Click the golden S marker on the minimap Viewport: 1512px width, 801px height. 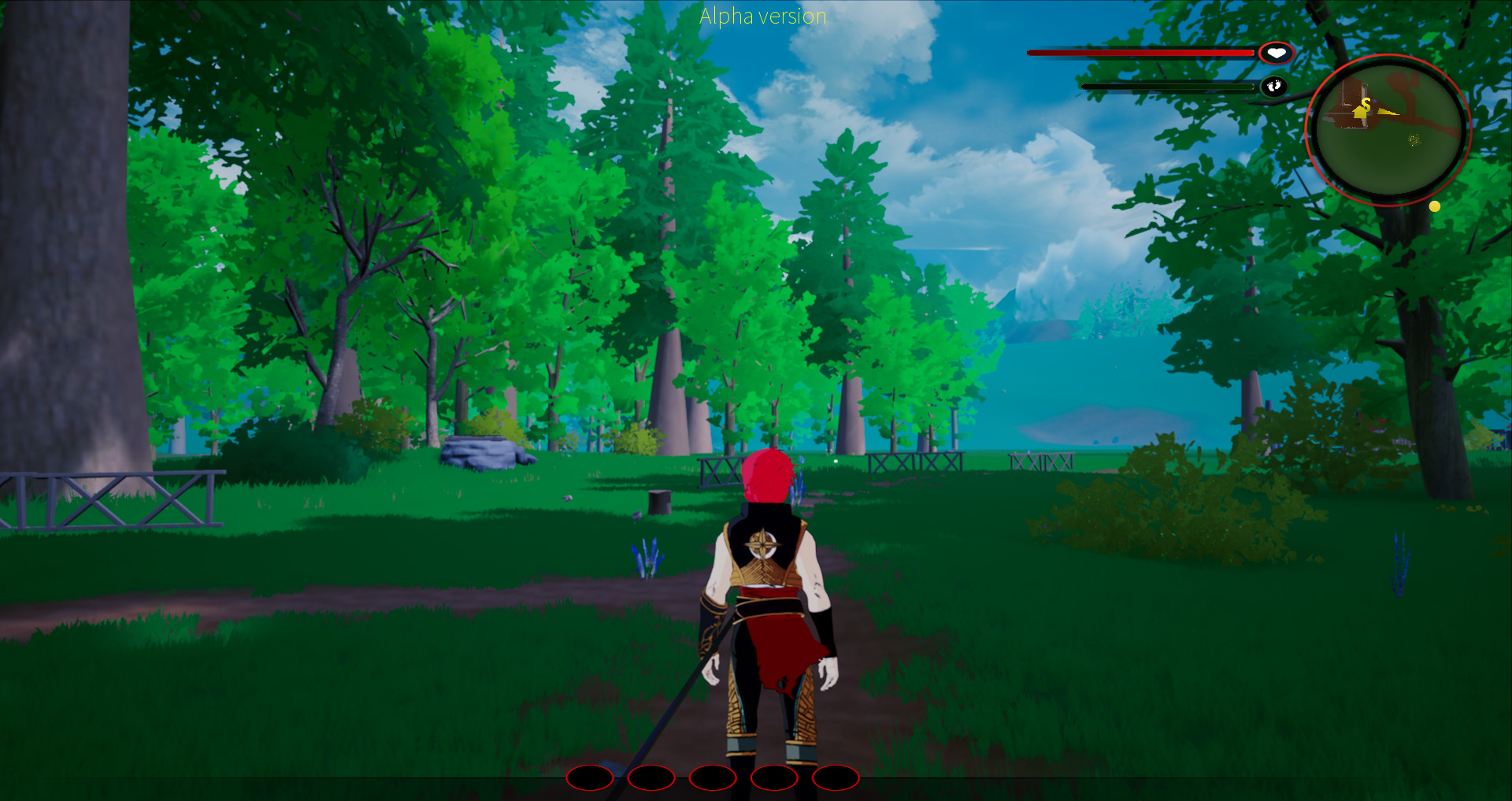[1366, 103]
